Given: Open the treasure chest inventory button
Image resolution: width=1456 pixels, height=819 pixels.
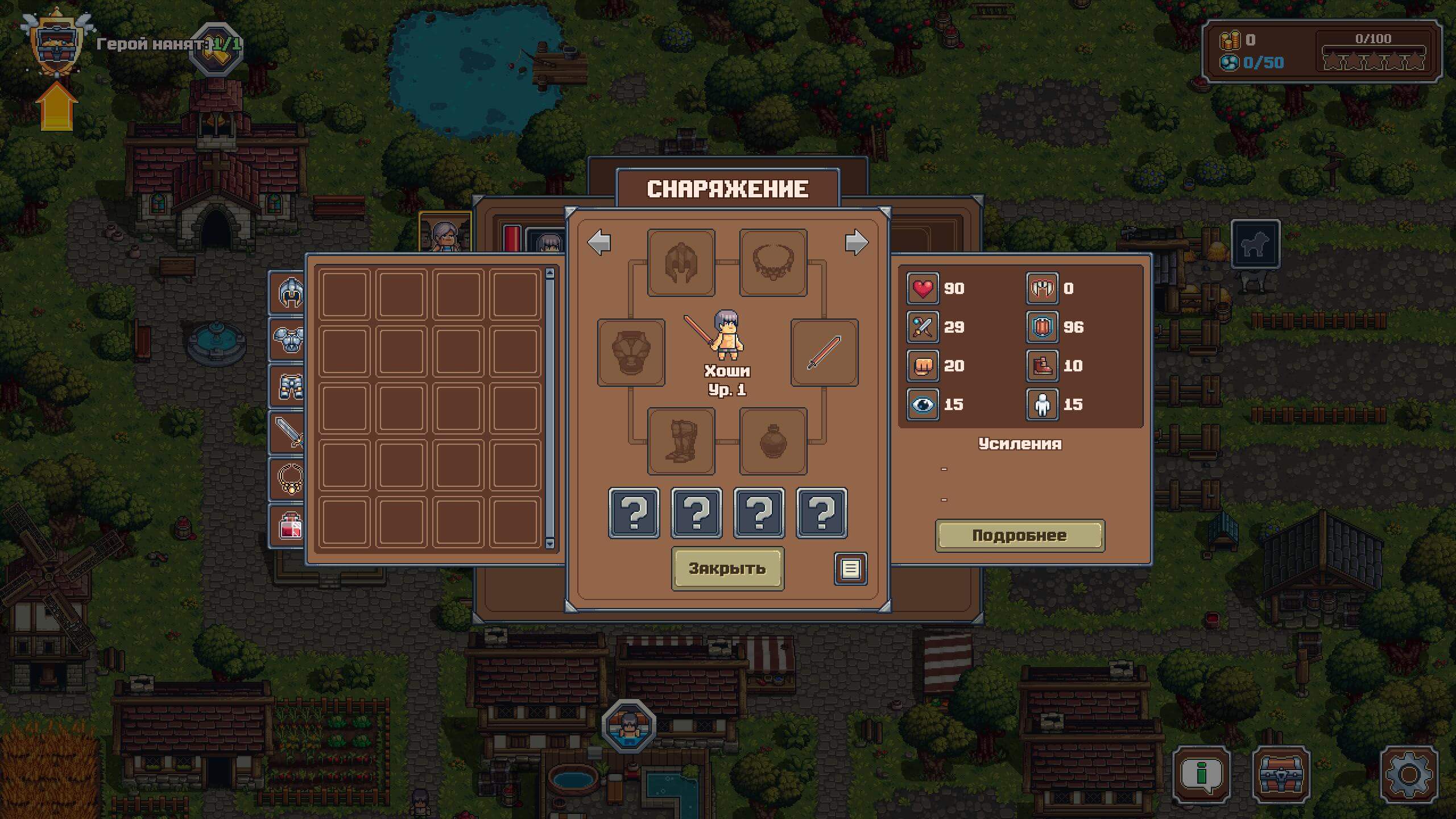Looking at the screenshot, I should (1281, 775).
